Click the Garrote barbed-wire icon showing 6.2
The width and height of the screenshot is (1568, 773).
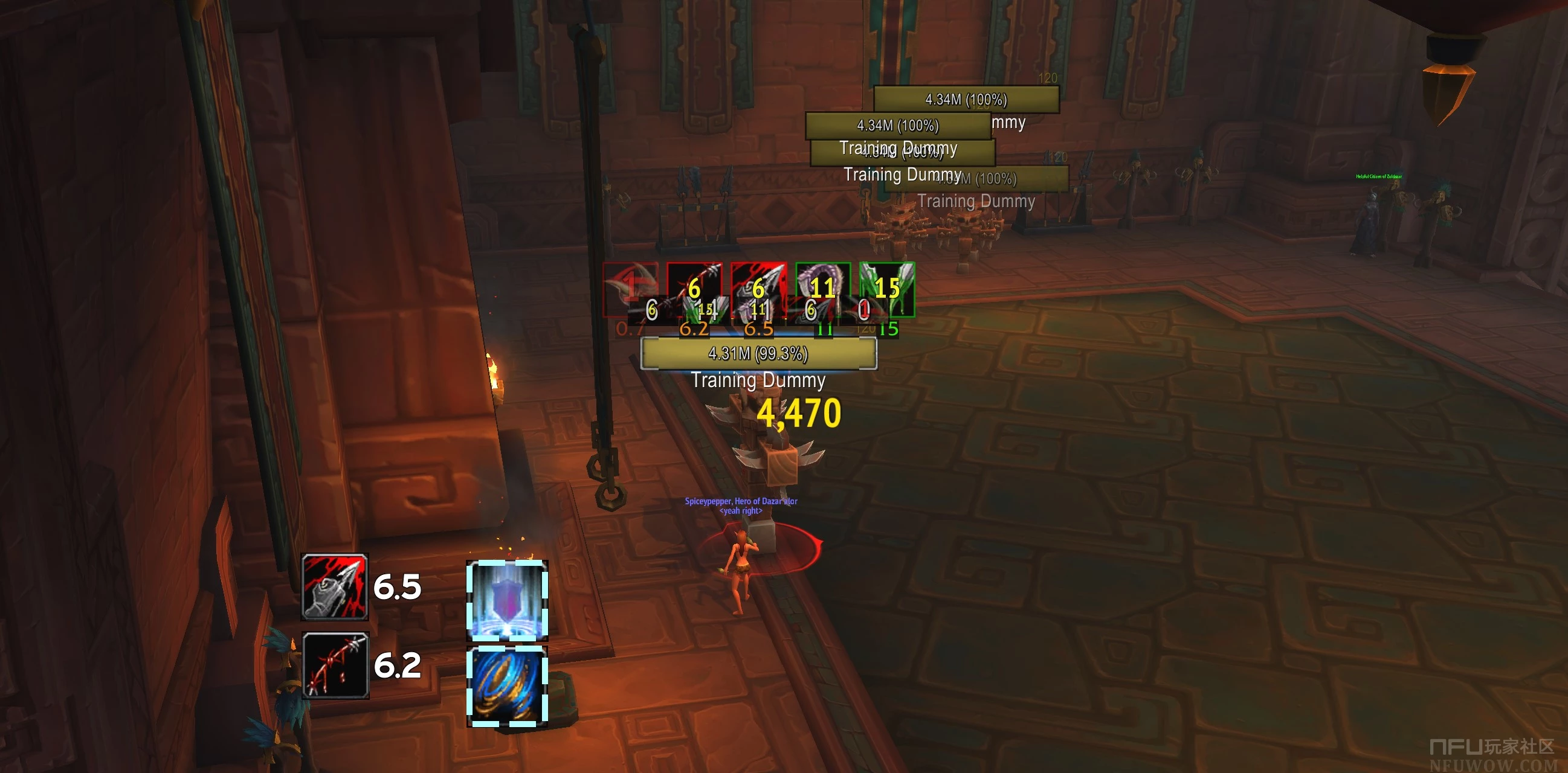[335, 665]
